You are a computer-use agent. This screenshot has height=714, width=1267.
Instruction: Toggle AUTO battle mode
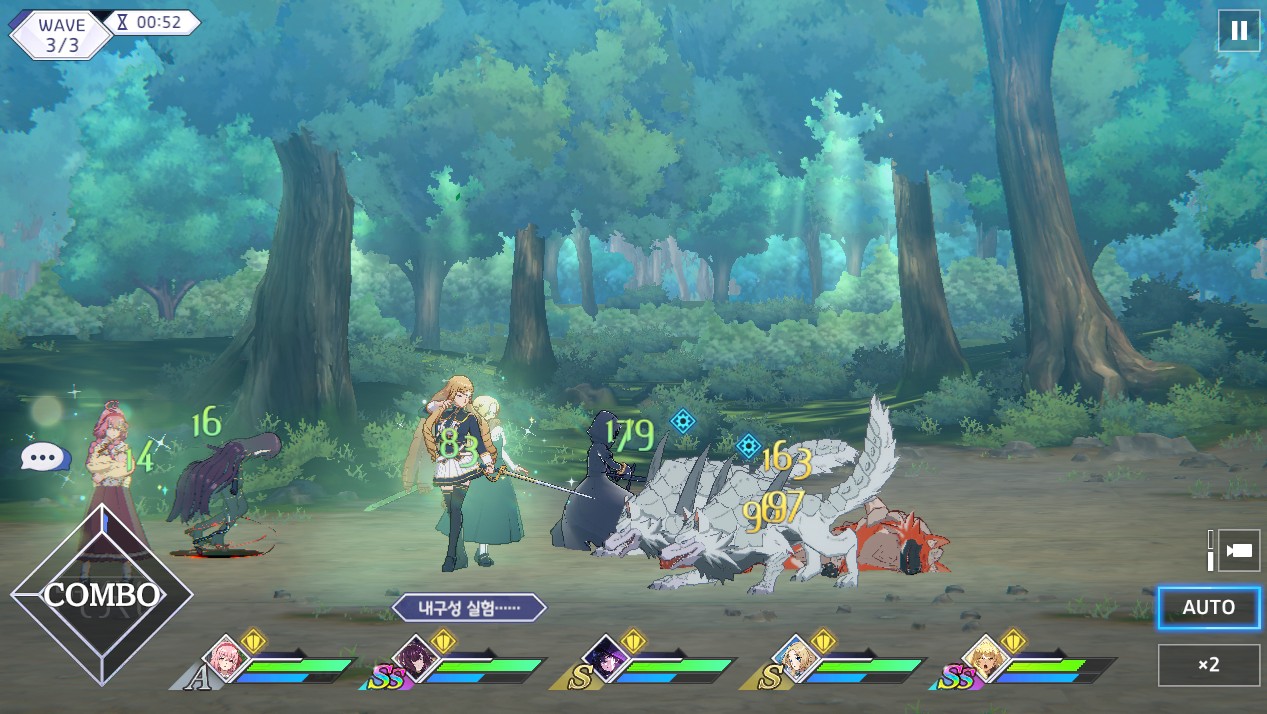pos(1208,607)
